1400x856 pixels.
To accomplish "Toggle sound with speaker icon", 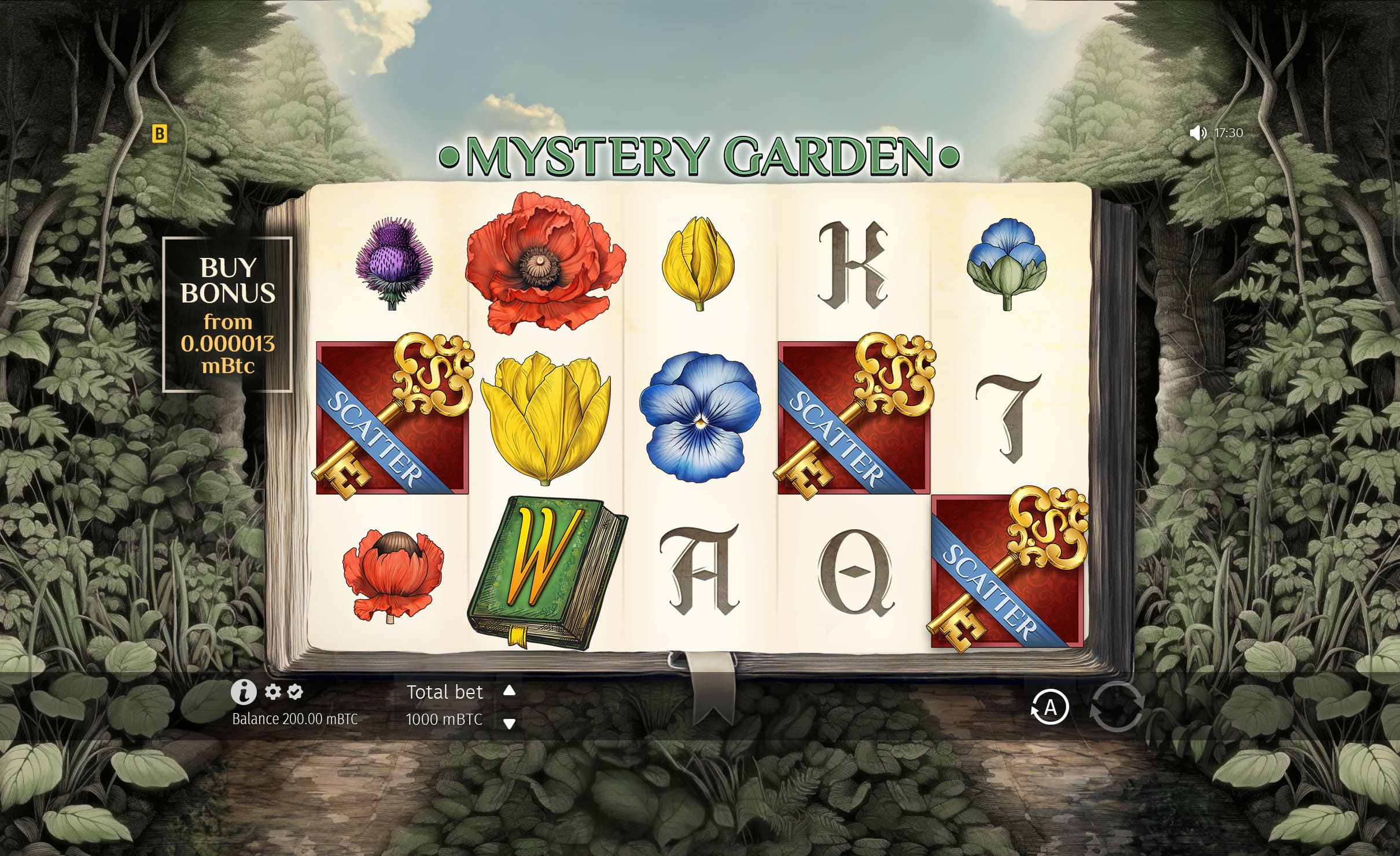I will point(1197,133).
